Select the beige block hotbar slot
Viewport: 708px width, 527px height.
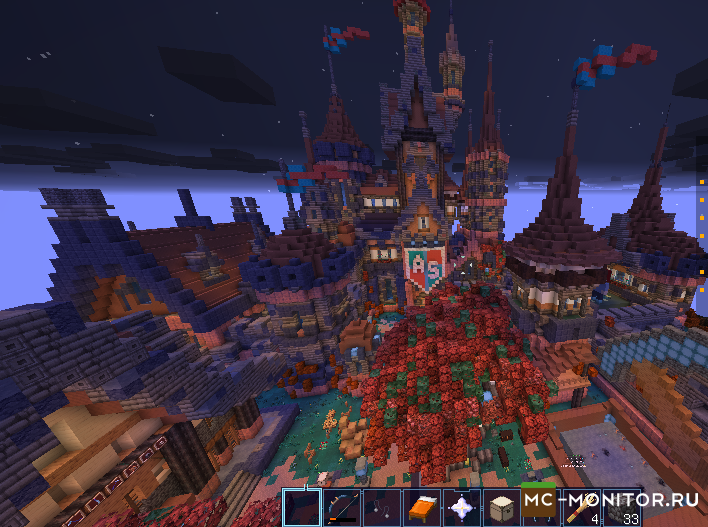tap(501, 508)
